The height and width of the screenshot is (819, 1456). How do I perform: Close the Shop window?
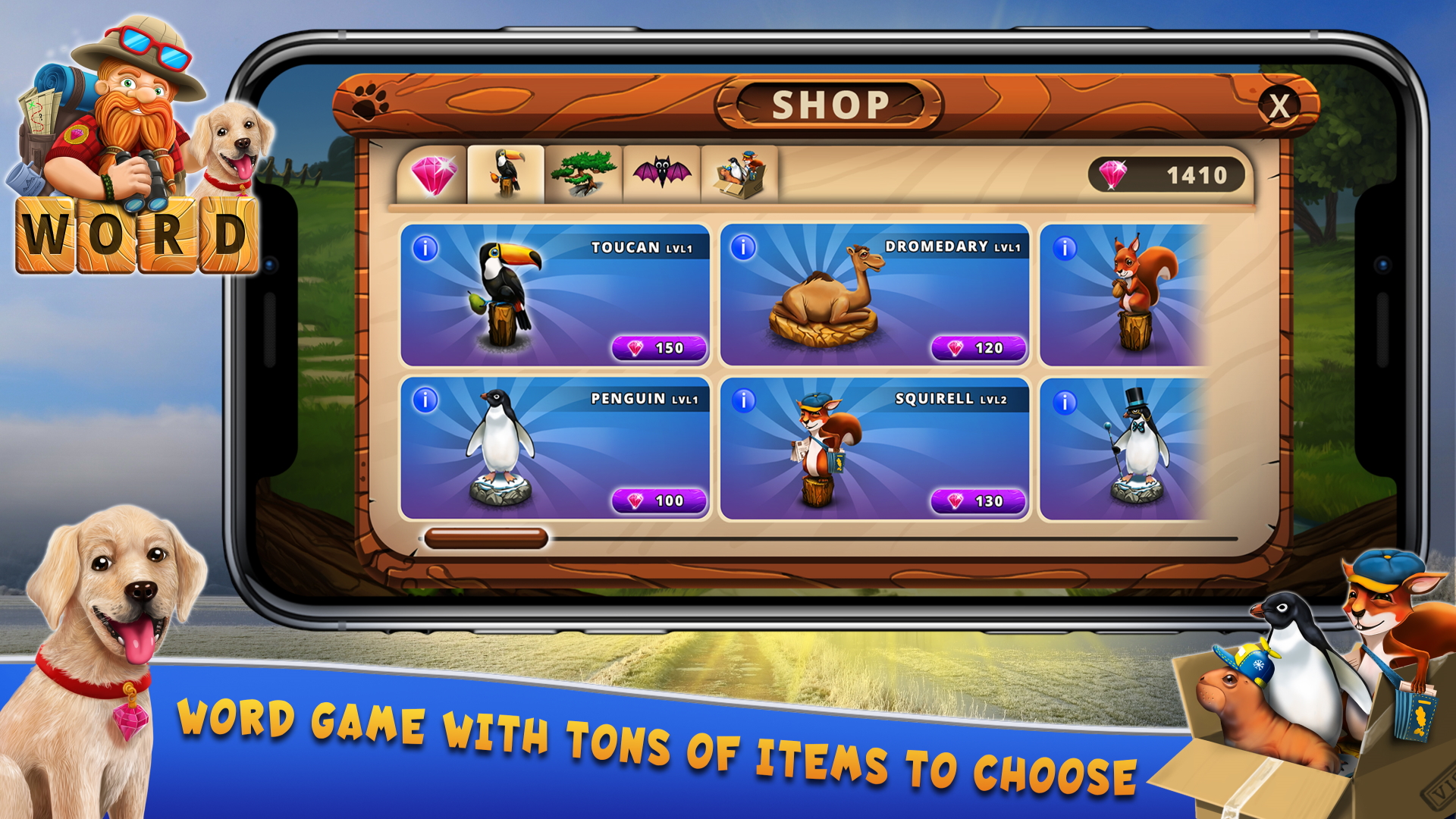[1279, 106]
